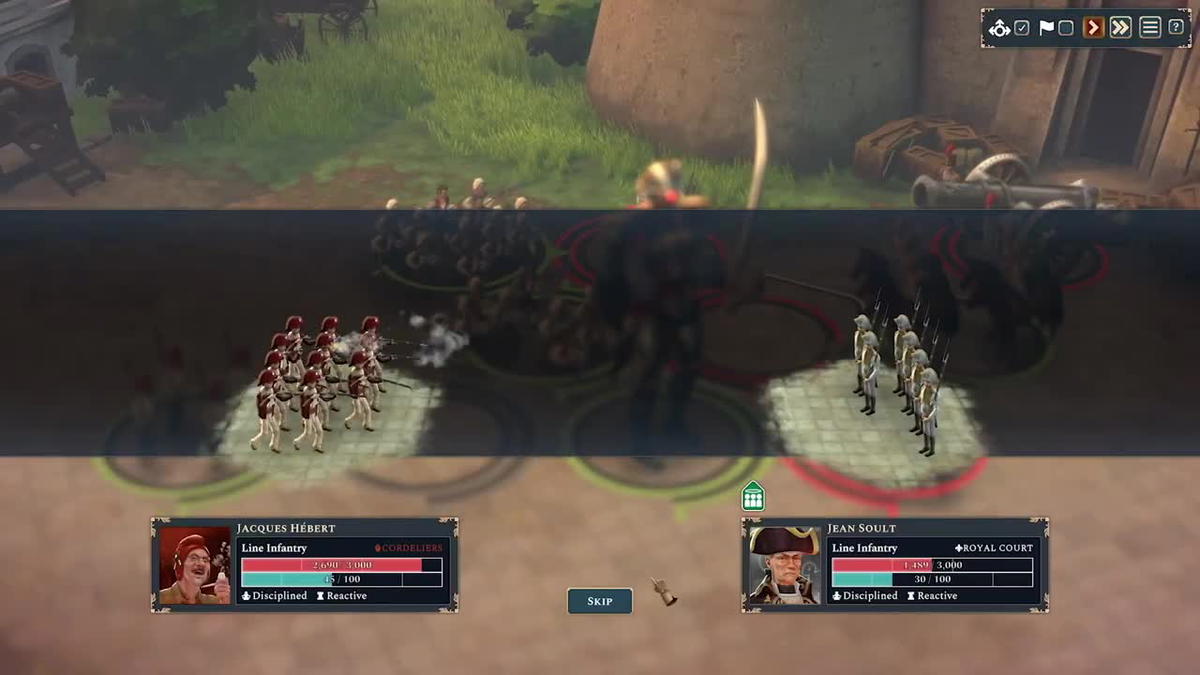Screen dimensions: 1200x675
Task: Open the question mark help button
Action: click(x=1176, y=28)
